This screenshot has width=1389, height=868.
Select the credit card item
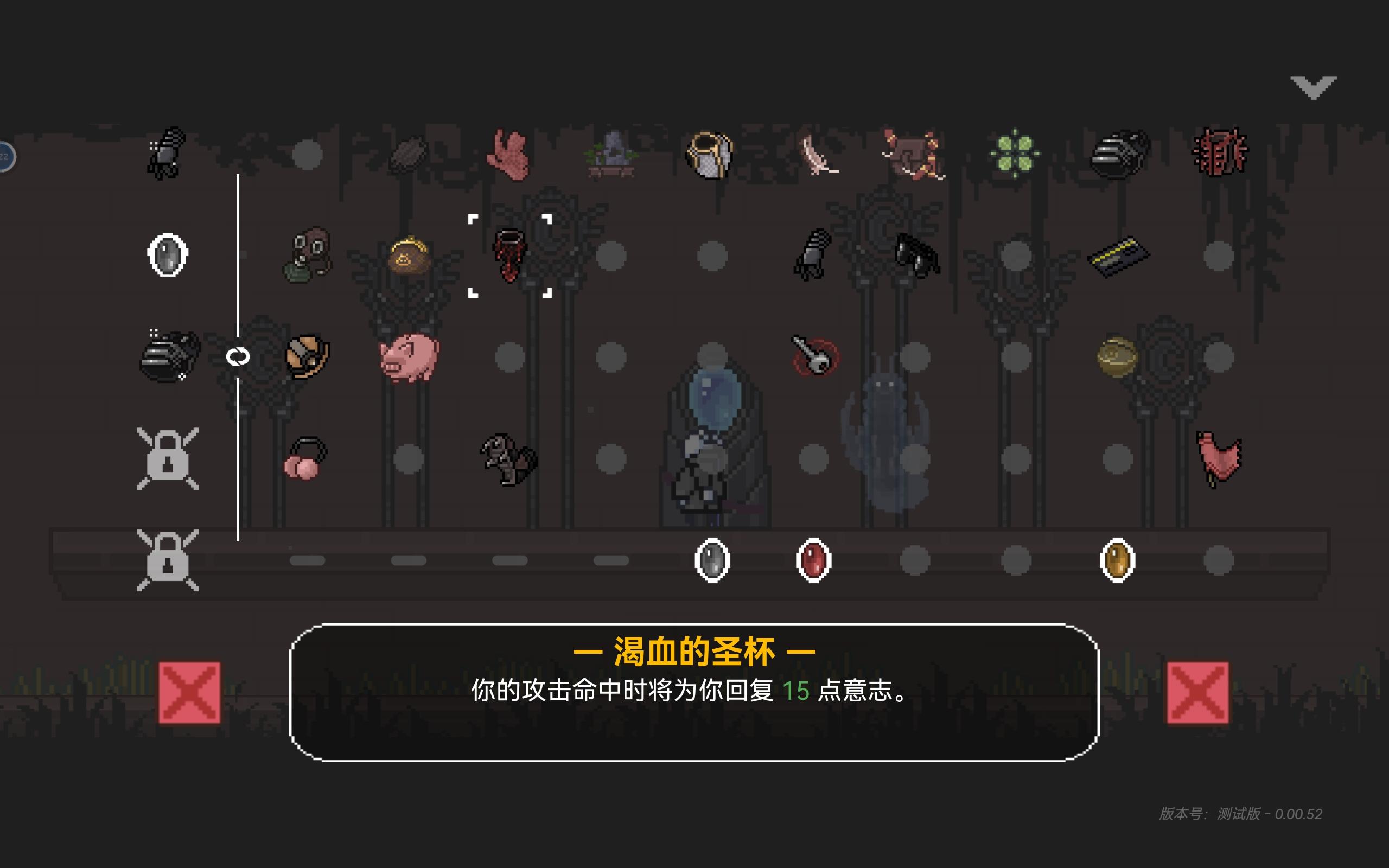tap(1119, 258)
